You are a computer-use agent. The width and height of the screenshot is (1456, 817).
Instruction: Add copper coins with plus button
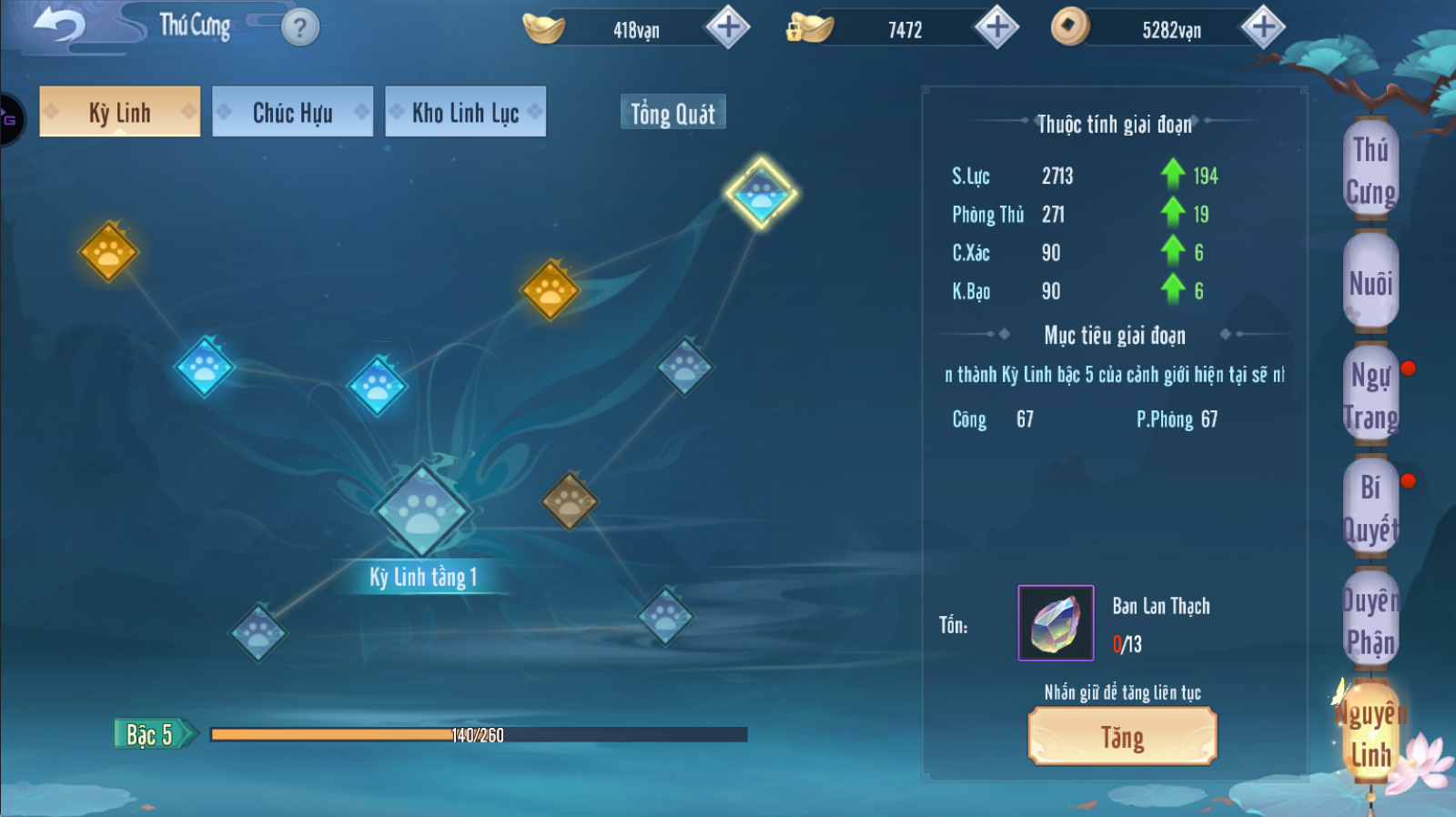pyautogui.click(x=1263, y=27)
